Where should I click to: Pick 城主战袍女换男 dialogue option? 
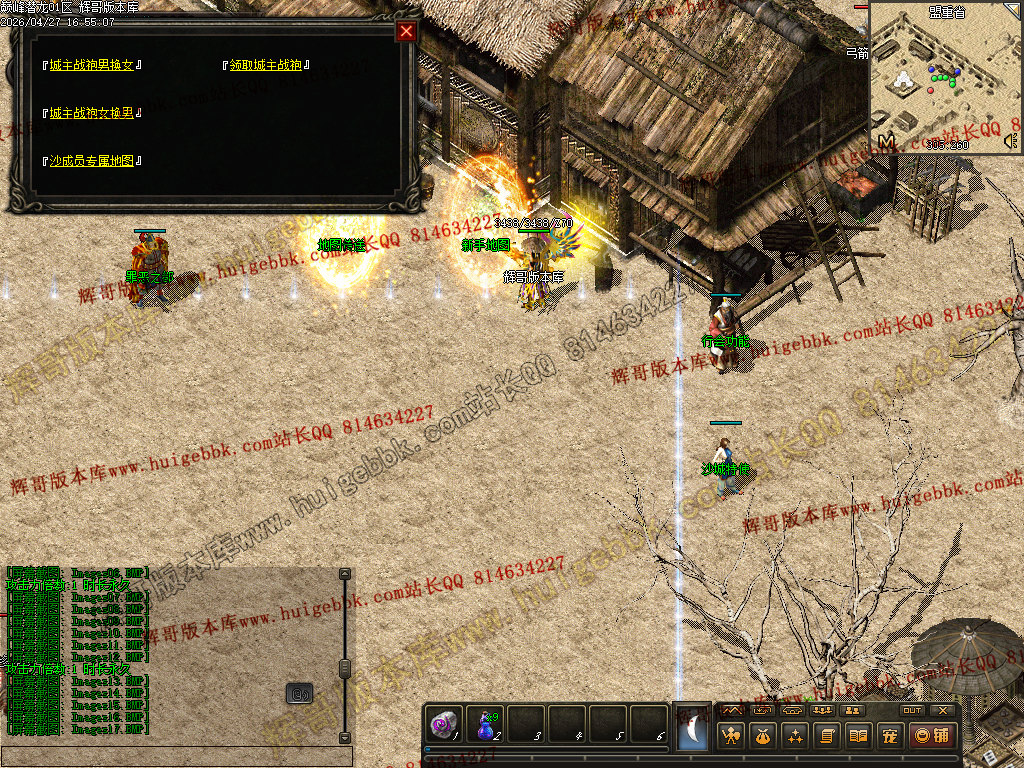click(91, 113)
